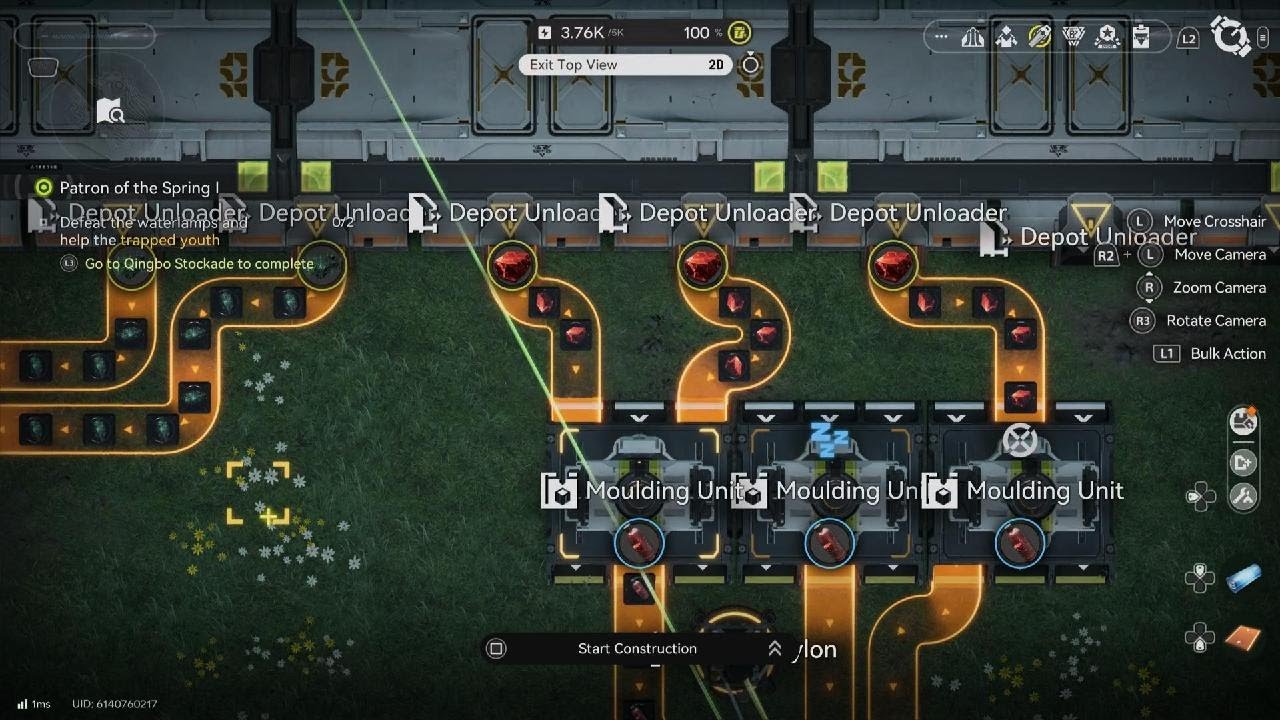Viewport: 1280px width, 720px height.
Task: Click the yellow currency coin icon
Action: (x=739, y=33)
